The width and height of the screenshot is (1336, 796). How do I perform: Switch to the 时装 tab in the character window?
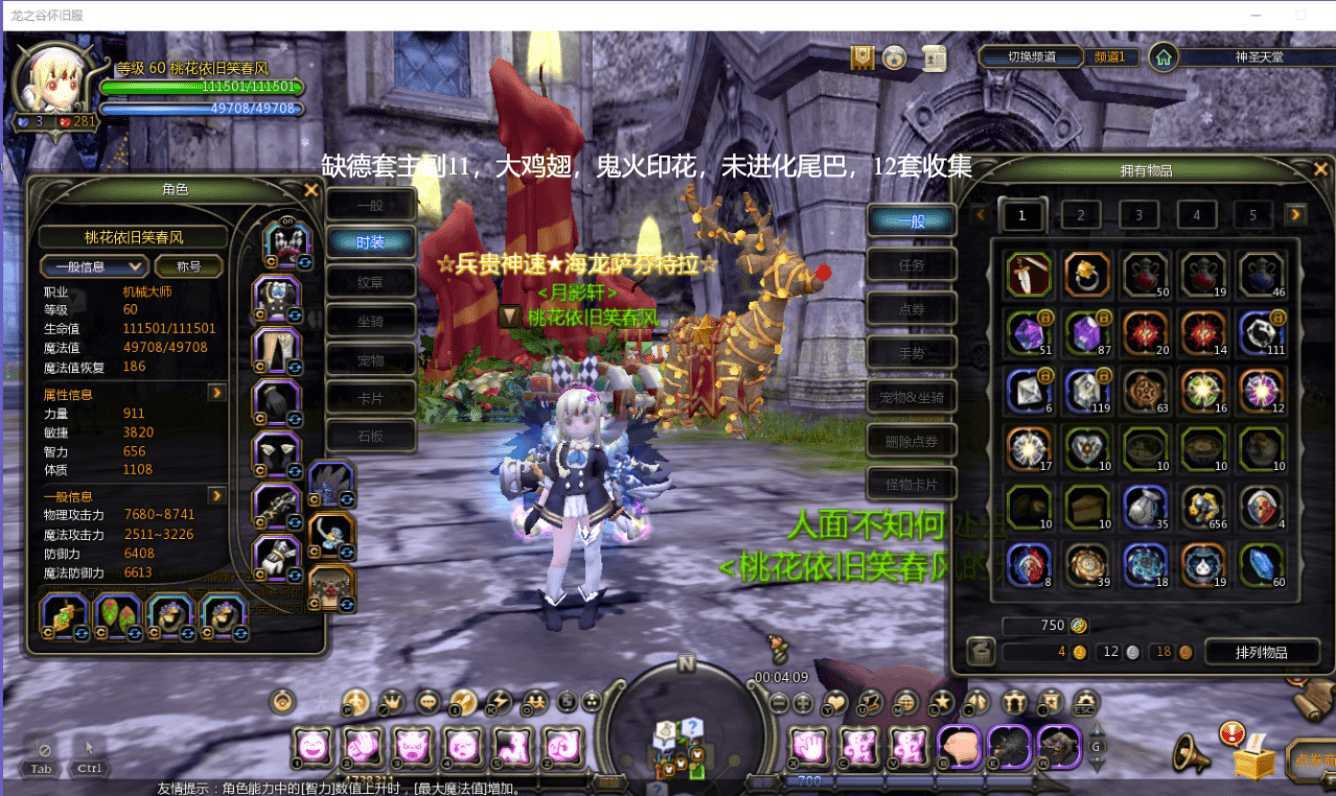click(371, 241)
